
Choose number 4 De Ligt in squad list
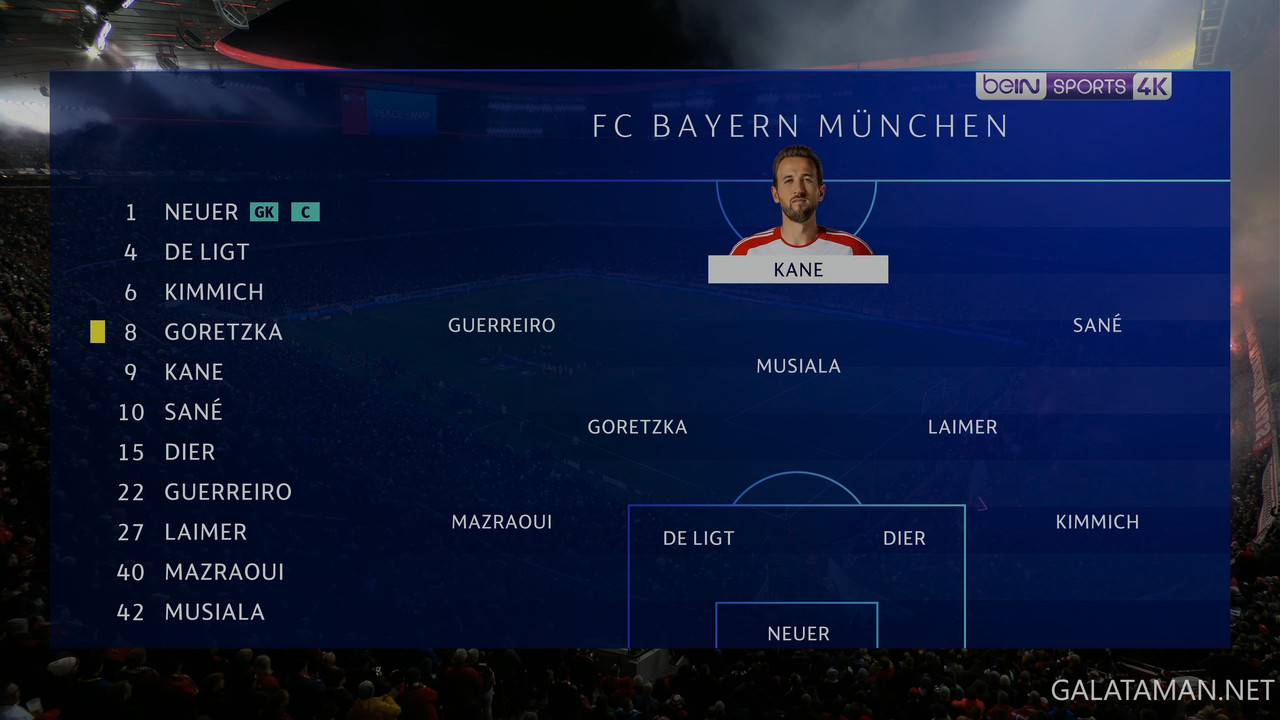(x=206, y=252)
